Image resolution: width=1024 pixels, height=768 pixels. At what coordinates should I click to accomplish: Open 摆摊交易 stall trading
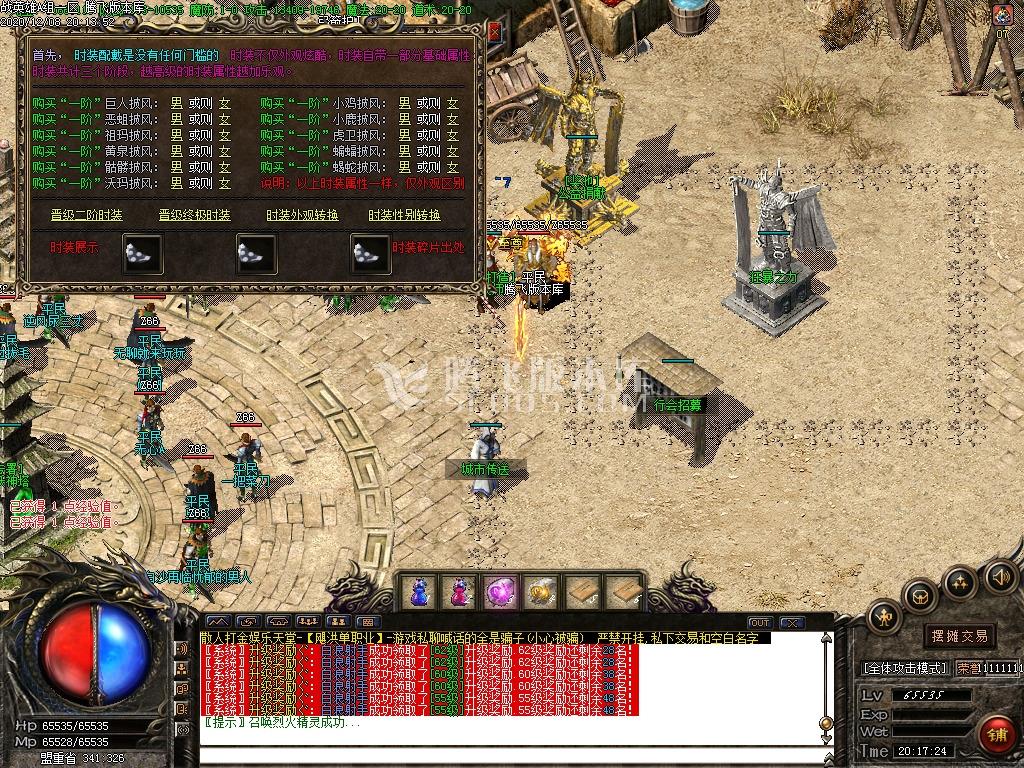coord(959,636)
